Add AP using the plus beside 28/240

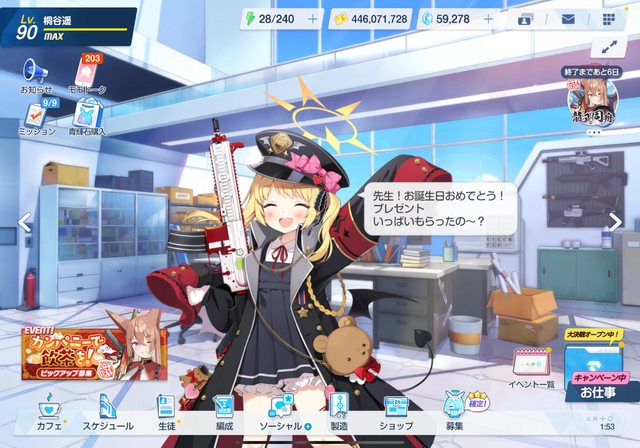313,19
